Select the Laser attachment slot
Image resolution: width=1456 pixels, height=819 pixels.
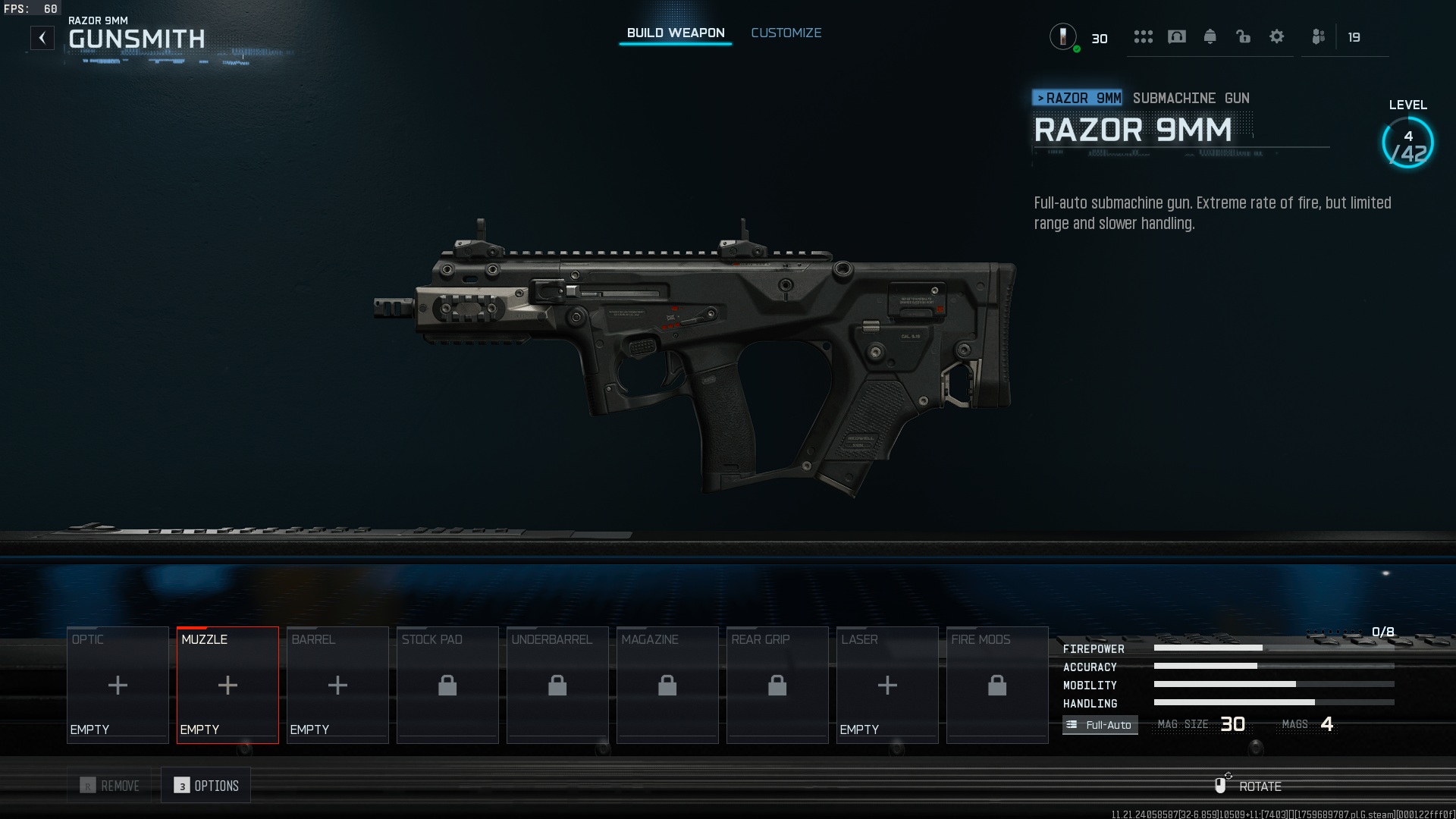pos(887,685)
